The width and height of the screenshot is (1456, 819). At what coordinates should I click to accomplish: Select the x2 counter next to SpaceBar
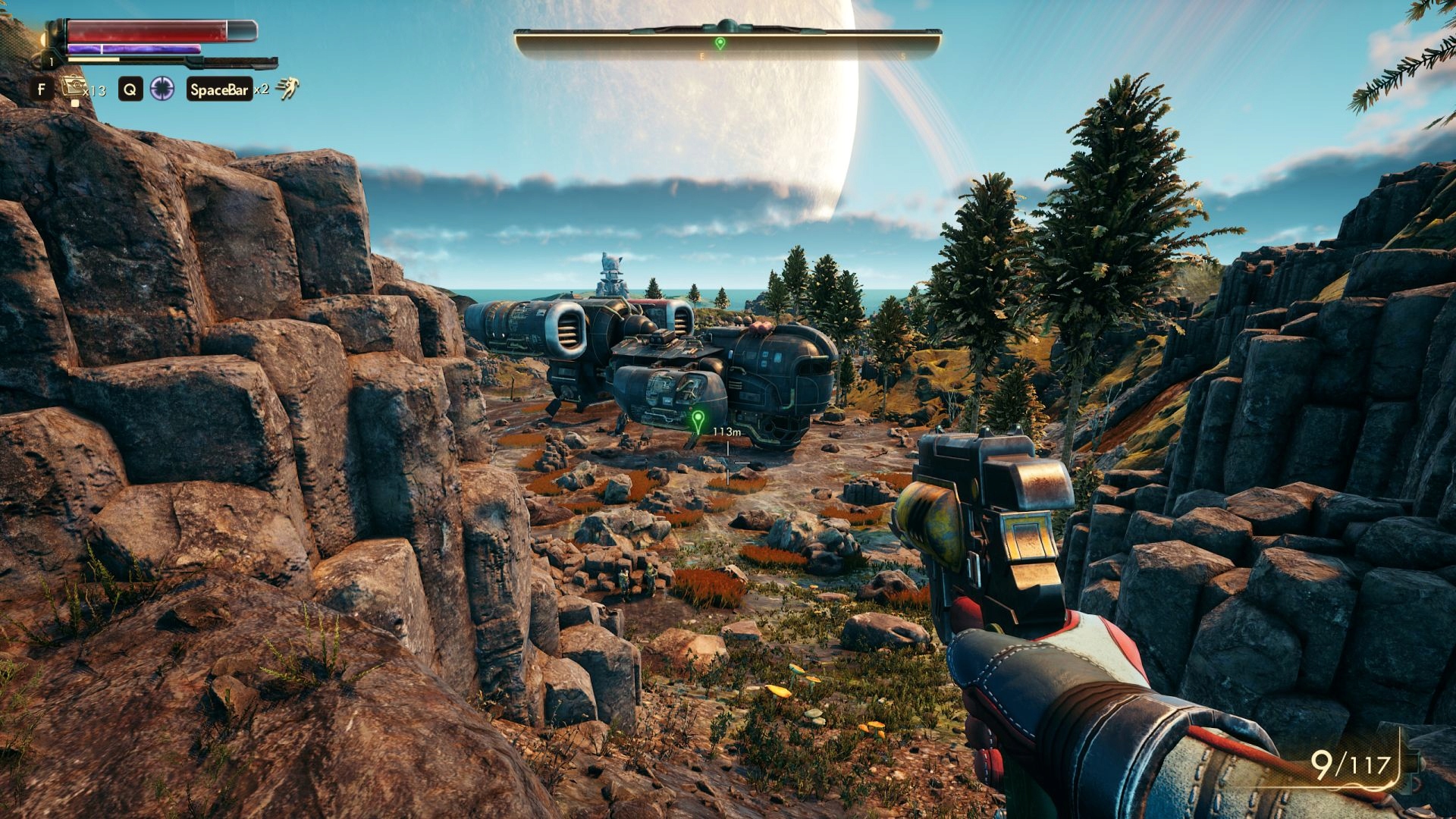coord(262,91)
